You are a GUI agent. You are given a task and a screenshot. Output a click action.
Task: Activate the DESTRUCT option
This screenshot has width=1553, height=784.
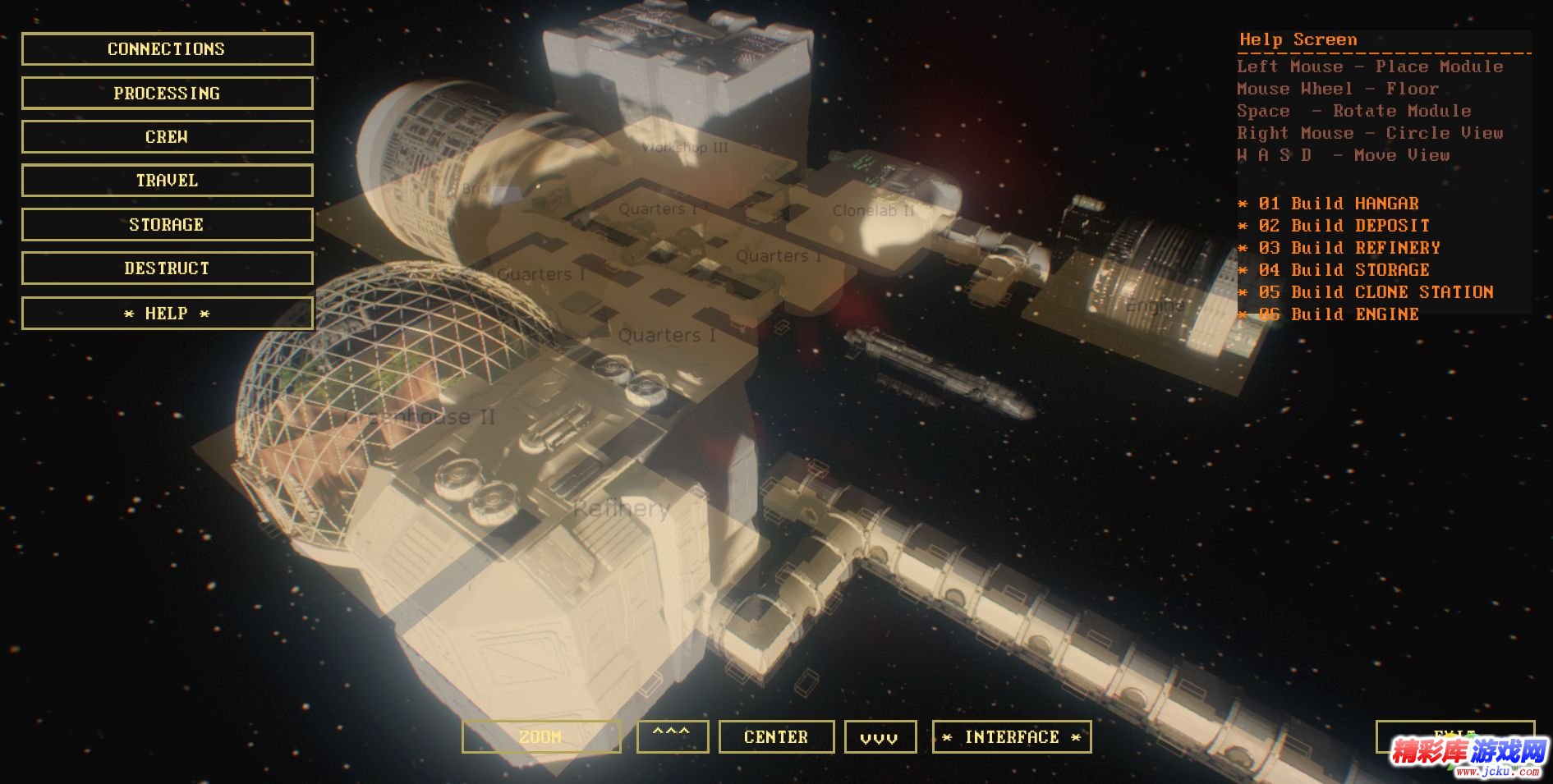(x=167, y=268)
